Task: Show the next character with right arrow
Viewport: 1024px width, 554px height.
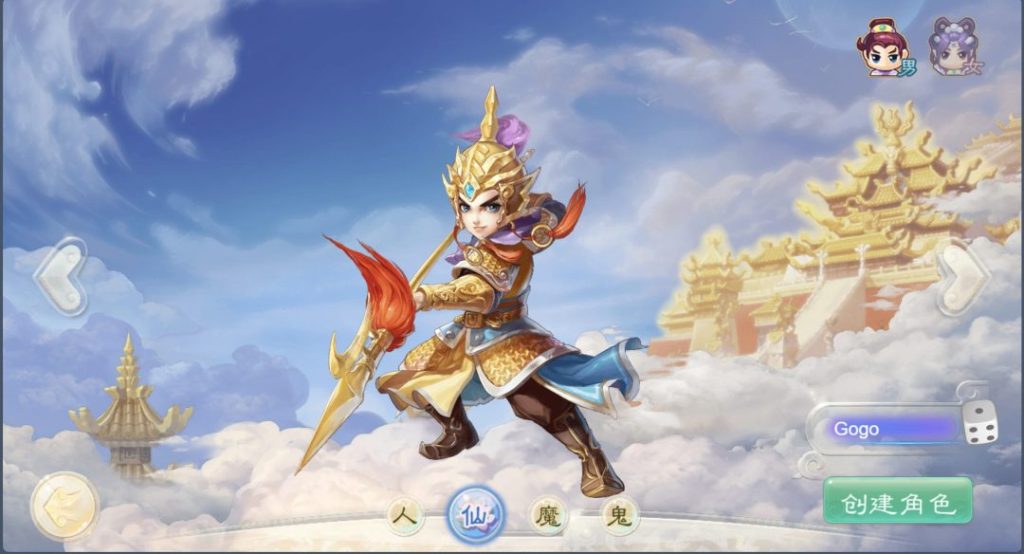Action: point(961,275)
